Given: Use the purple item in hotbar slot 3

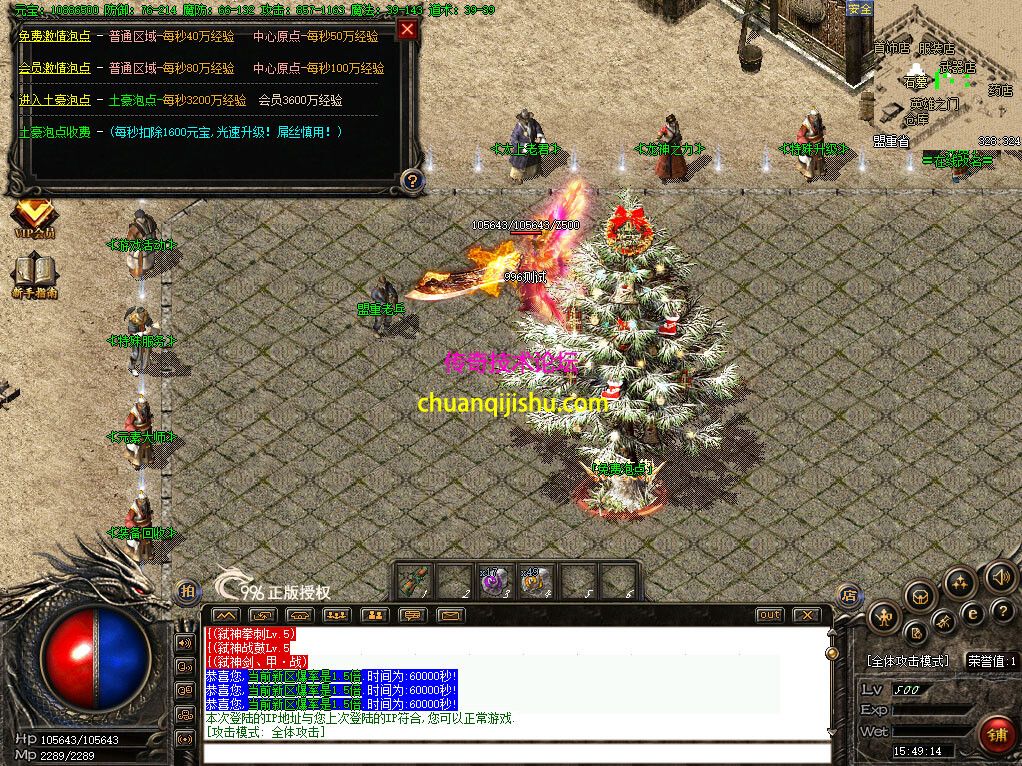Looking at the screenshot, I should pyautogui.click(x=493, y=581).
